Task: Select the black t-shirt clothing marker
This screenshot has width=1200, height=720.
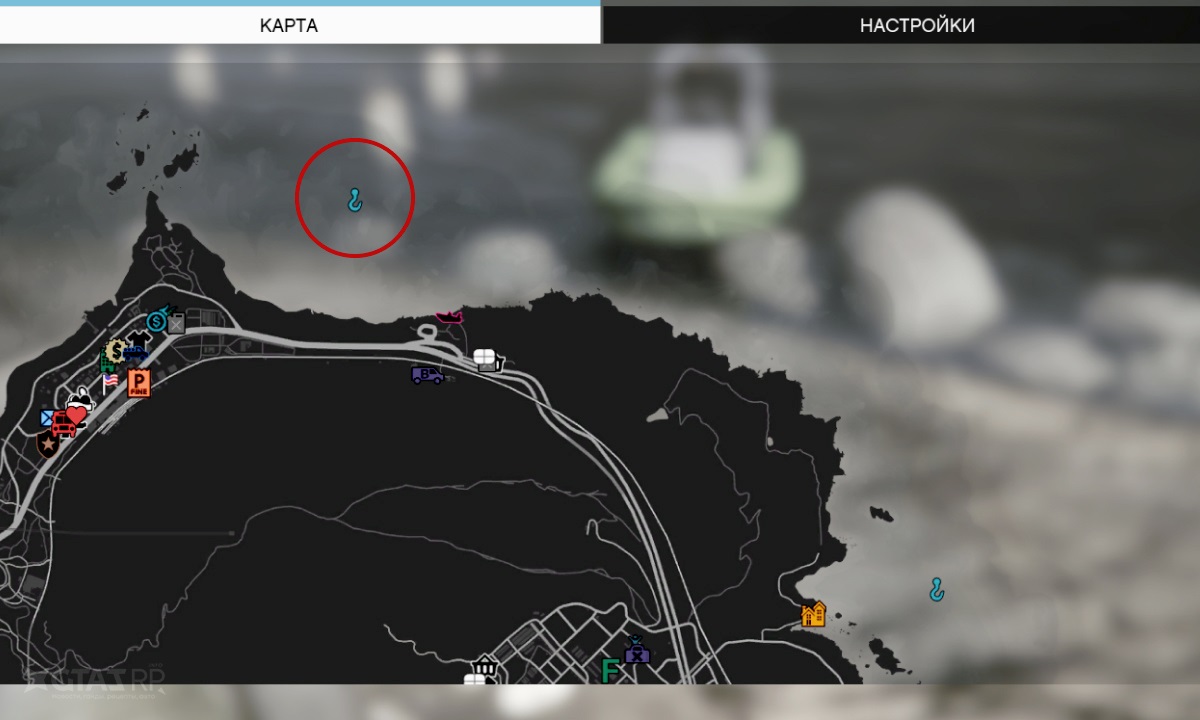Action: point(139,339)
